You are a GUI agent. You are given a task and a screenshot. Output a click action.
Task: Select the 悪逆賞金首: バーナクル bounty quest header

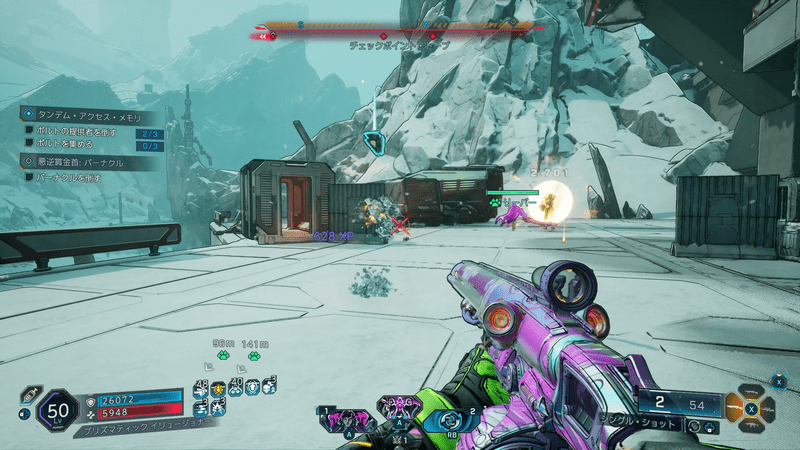tap(87, 160)
